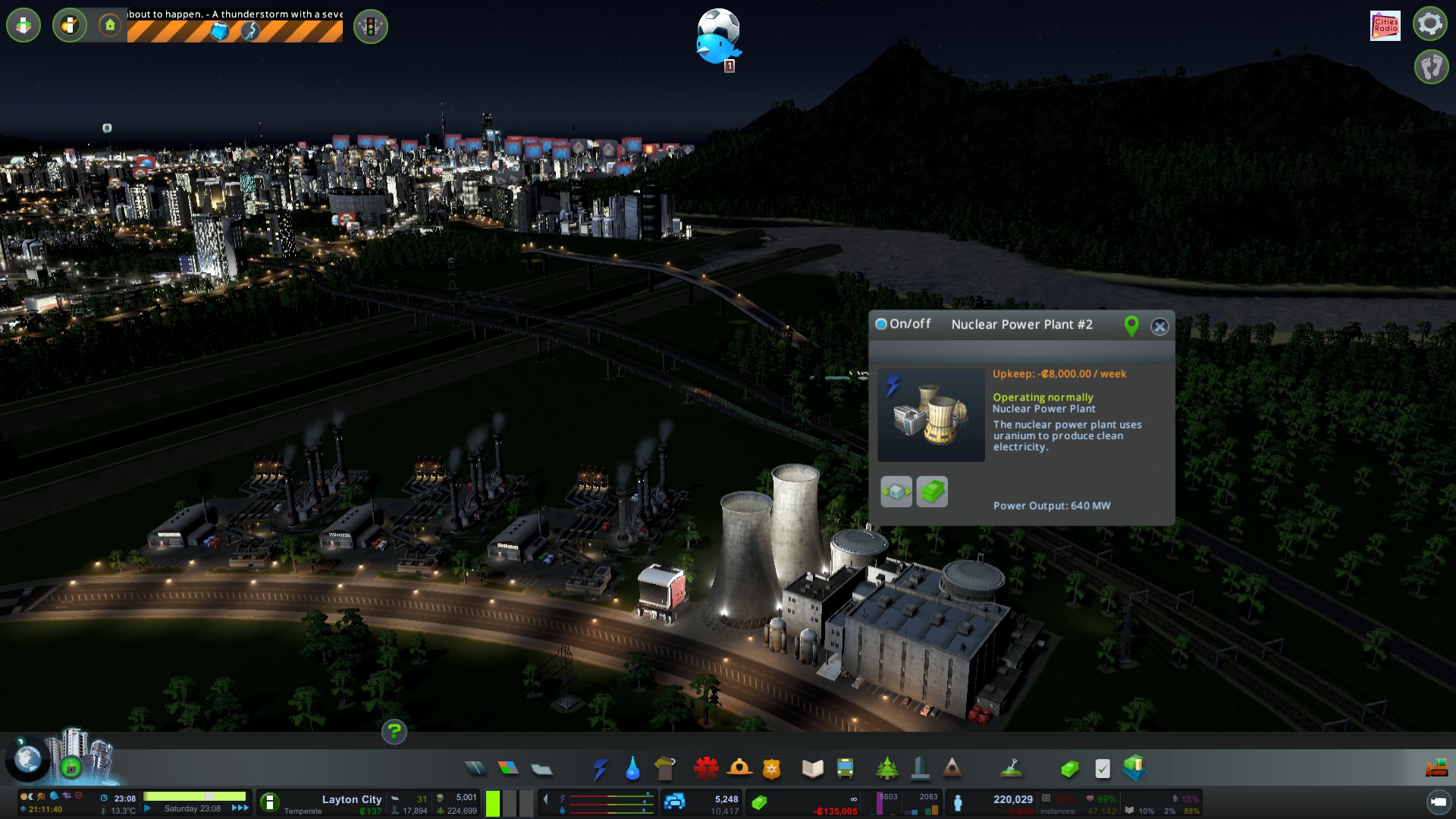The height and width of the screenshot is (819, 1456).
Task: Open the Police badge menu
Action: 772,769
